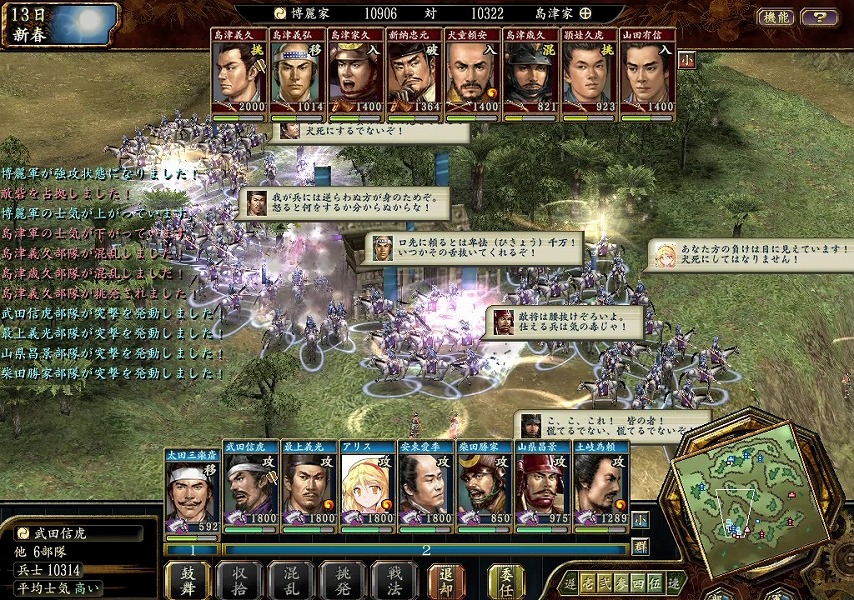Toggle the 小 size button beside enemy portraits
The width and height of the screenshot is (854, 600).
[687, 59]
